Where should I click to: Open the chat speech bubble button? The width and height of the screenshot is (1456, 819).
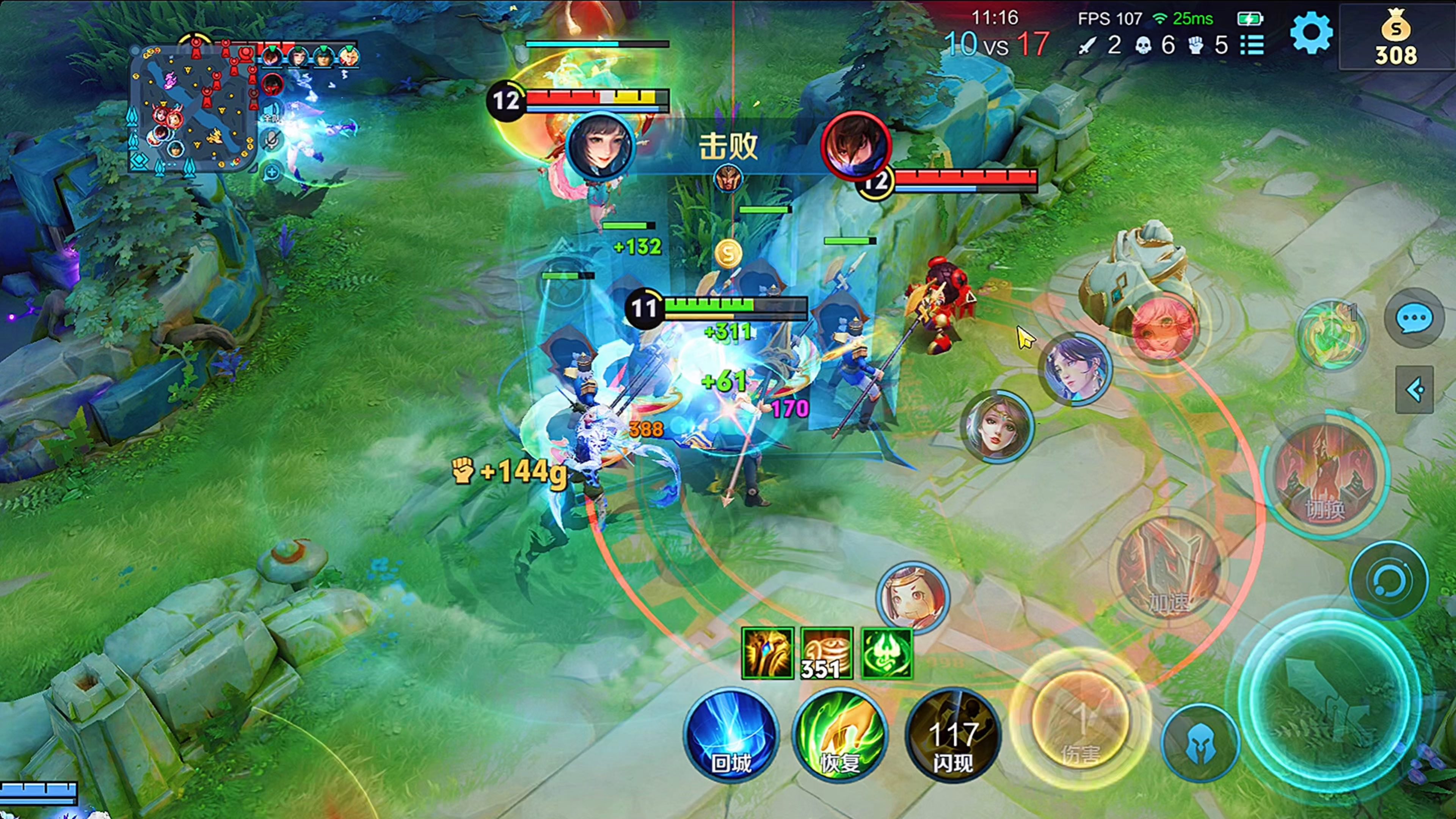pos(1414,318)
